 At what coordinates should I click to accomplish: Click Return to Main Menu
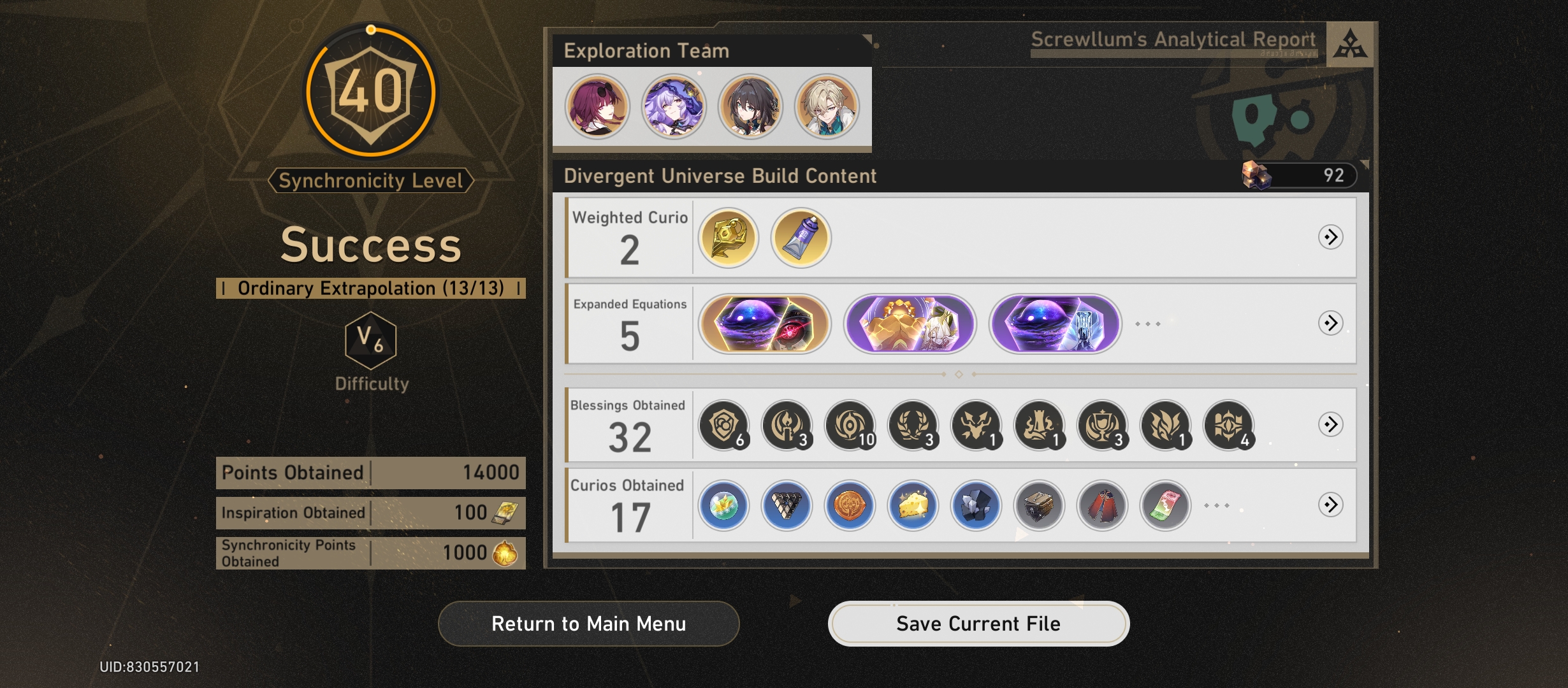click(587, 624)
